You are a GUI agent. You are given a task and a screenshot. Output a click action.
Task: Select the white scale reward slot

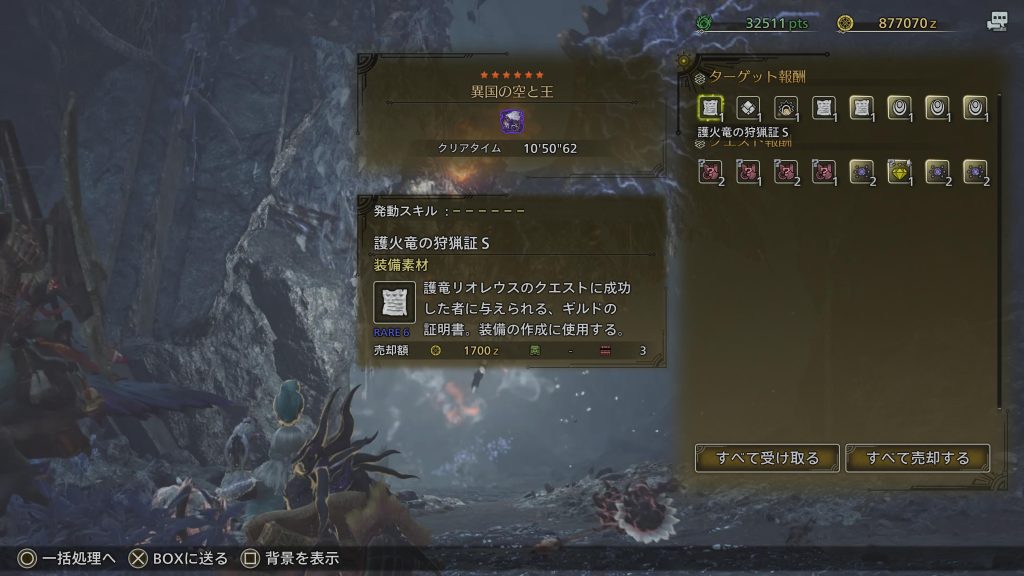pos(748,108)
